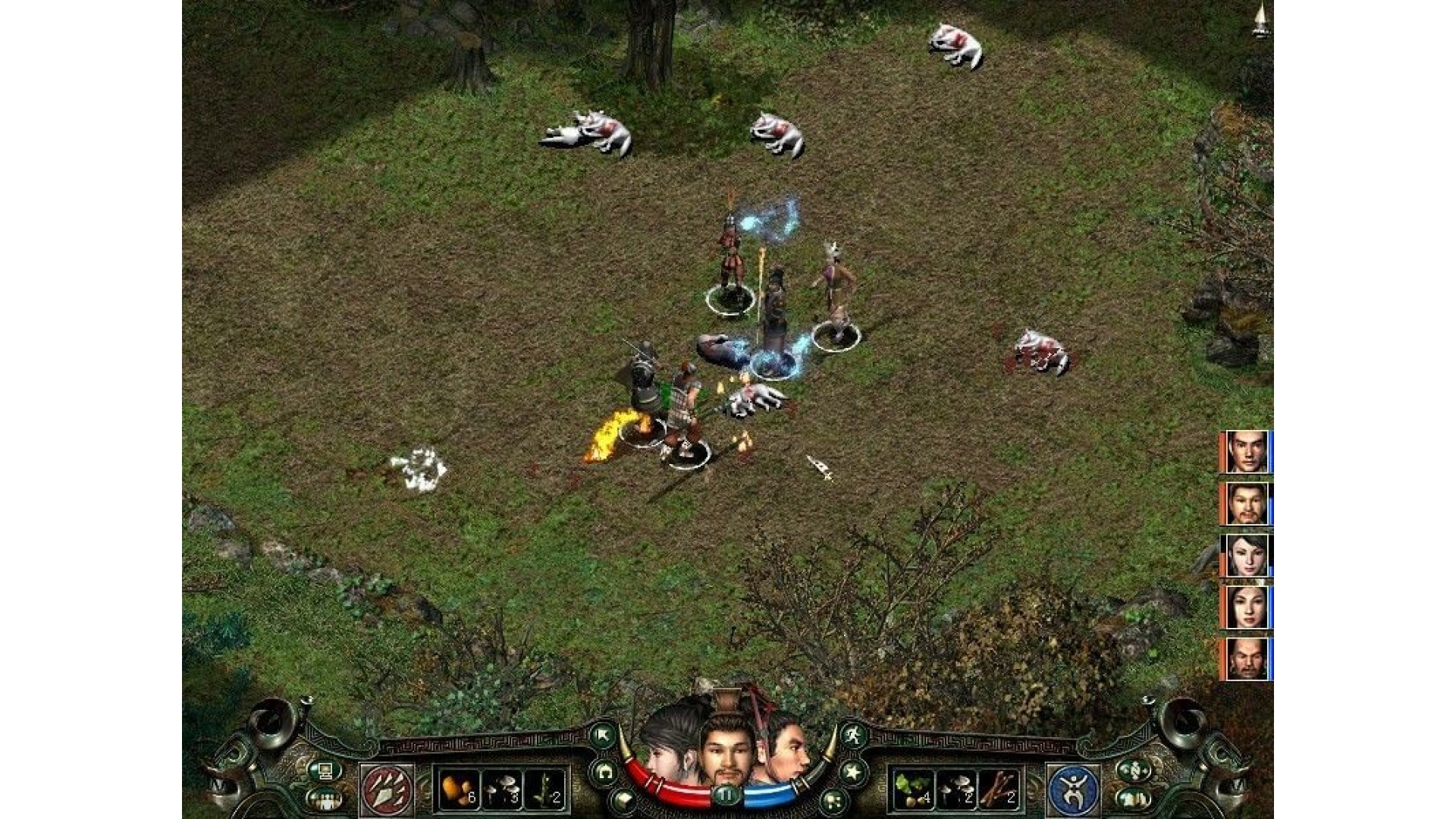
Task: Select the brown sticks item slot
Action: [1000, 790]
